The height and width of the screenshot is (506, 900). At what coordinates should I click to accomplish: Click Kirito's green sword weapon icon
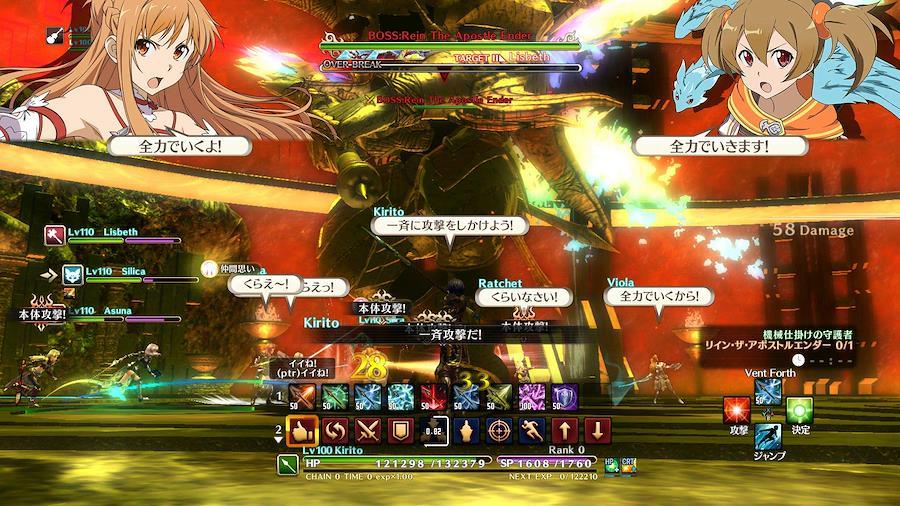(x=287, y=466)
